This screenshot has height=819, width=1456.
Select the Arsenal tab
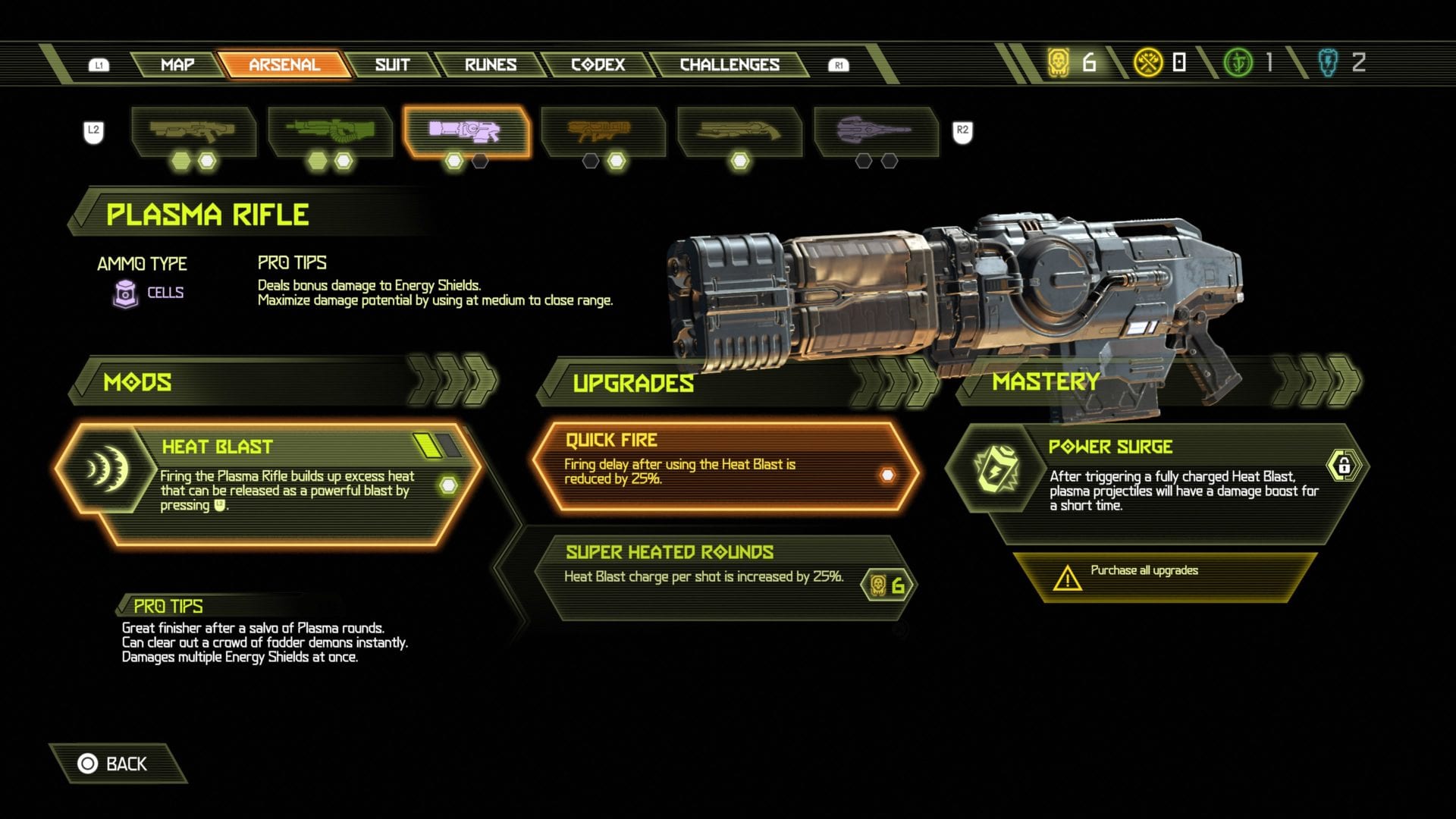click(284, 64)
